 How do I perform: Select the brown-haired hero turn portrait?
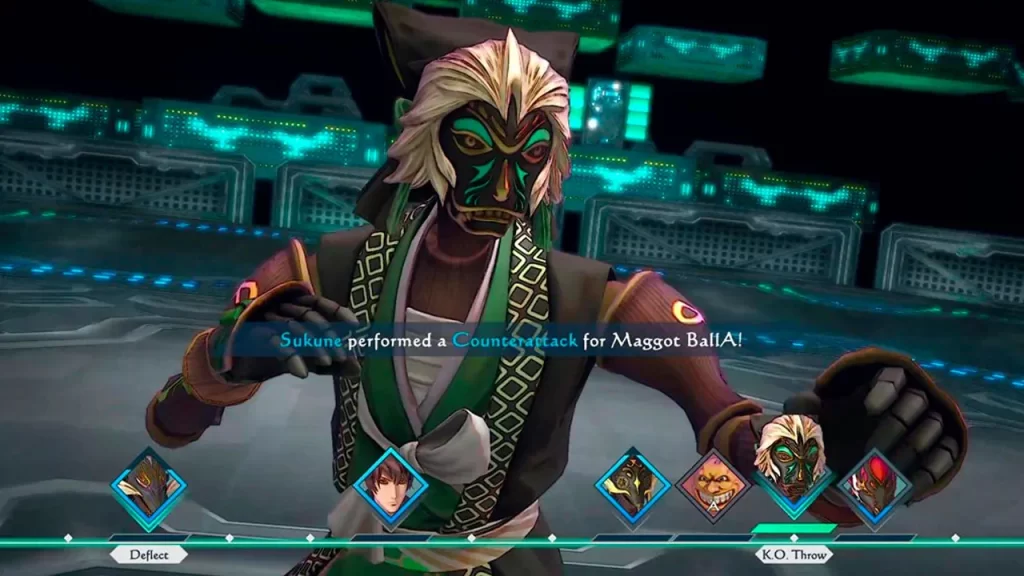pos(391,488)
